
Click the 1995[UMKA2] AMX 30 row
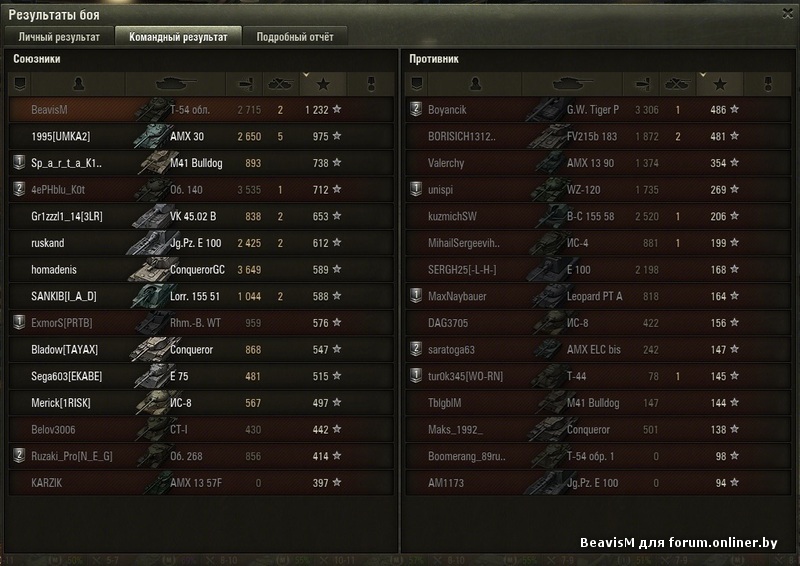(198, 136)
